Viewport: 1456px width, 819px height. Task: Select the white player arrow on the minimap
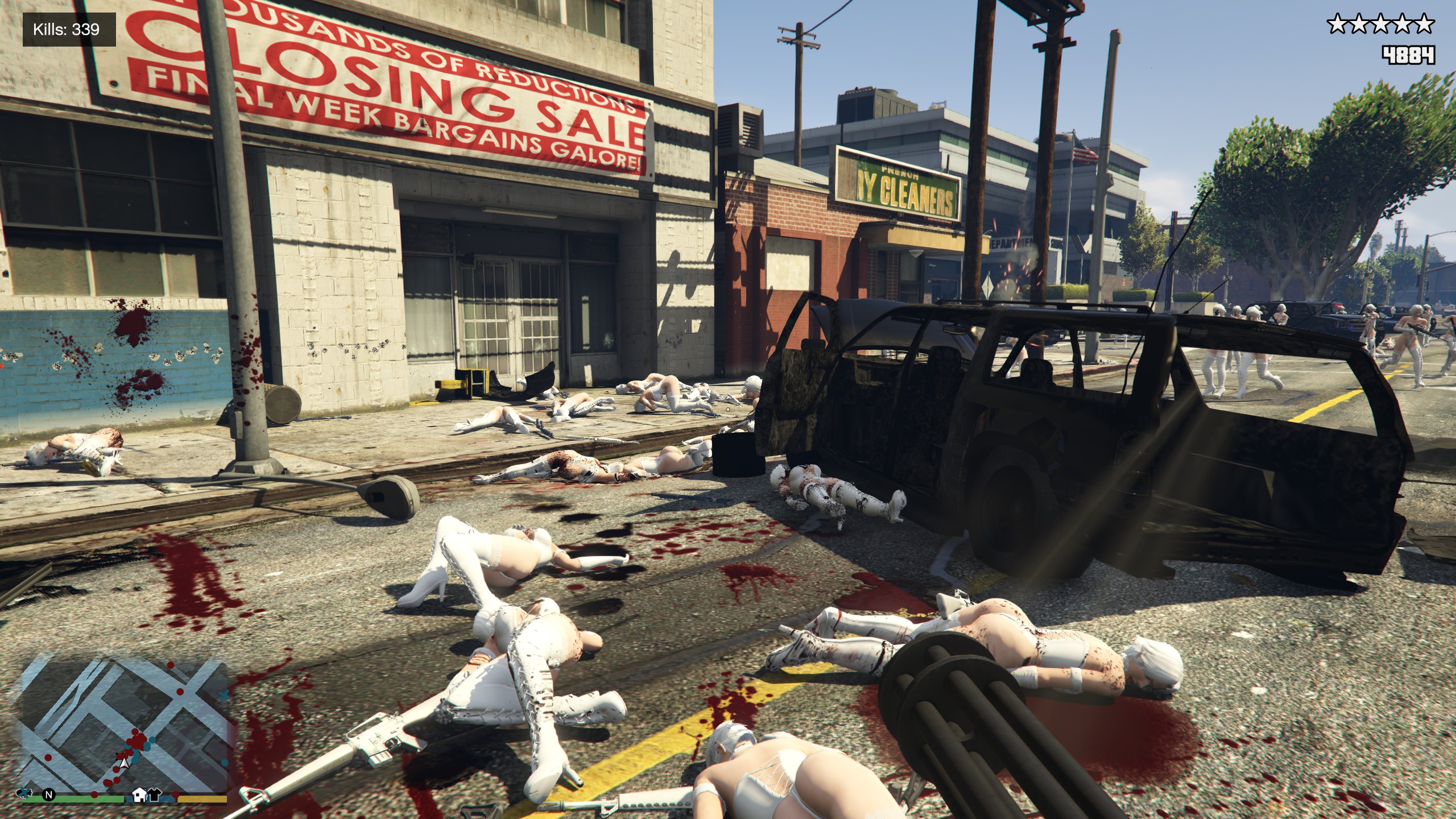[123, 762]
